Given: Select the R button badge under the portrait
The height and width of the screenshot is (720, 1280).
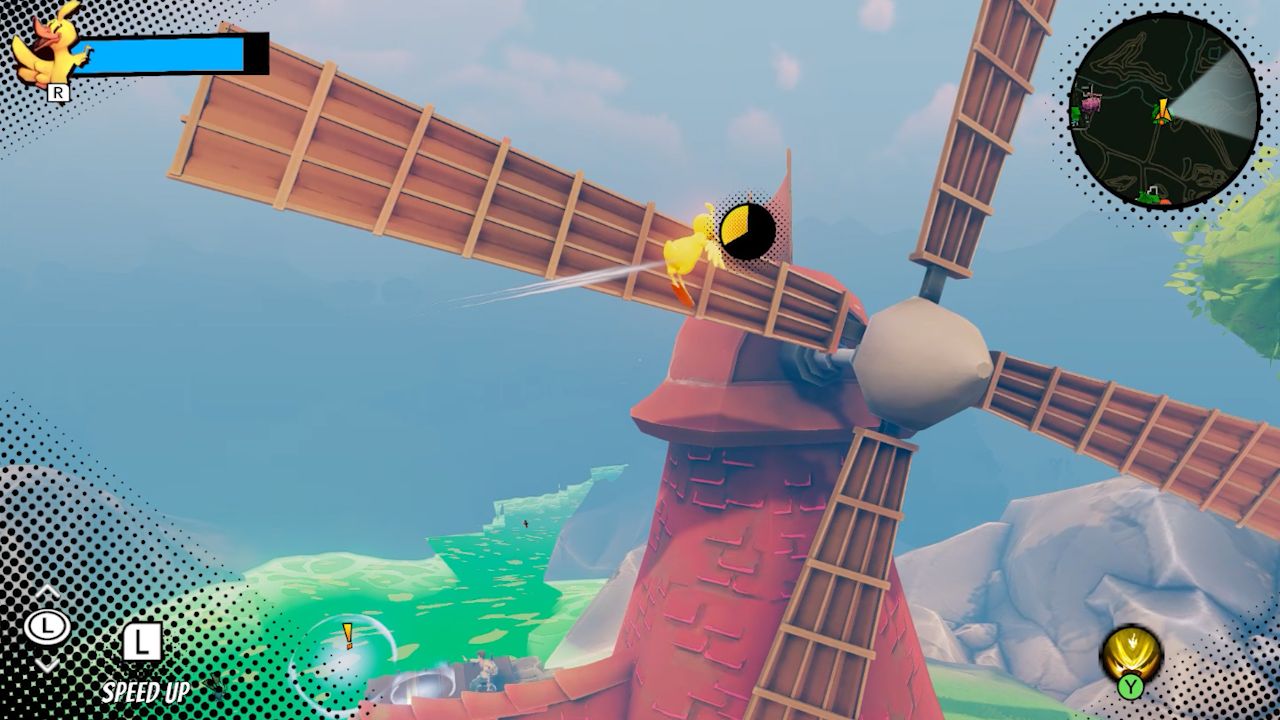Looking at the screenshot, I should click(58, 93).
